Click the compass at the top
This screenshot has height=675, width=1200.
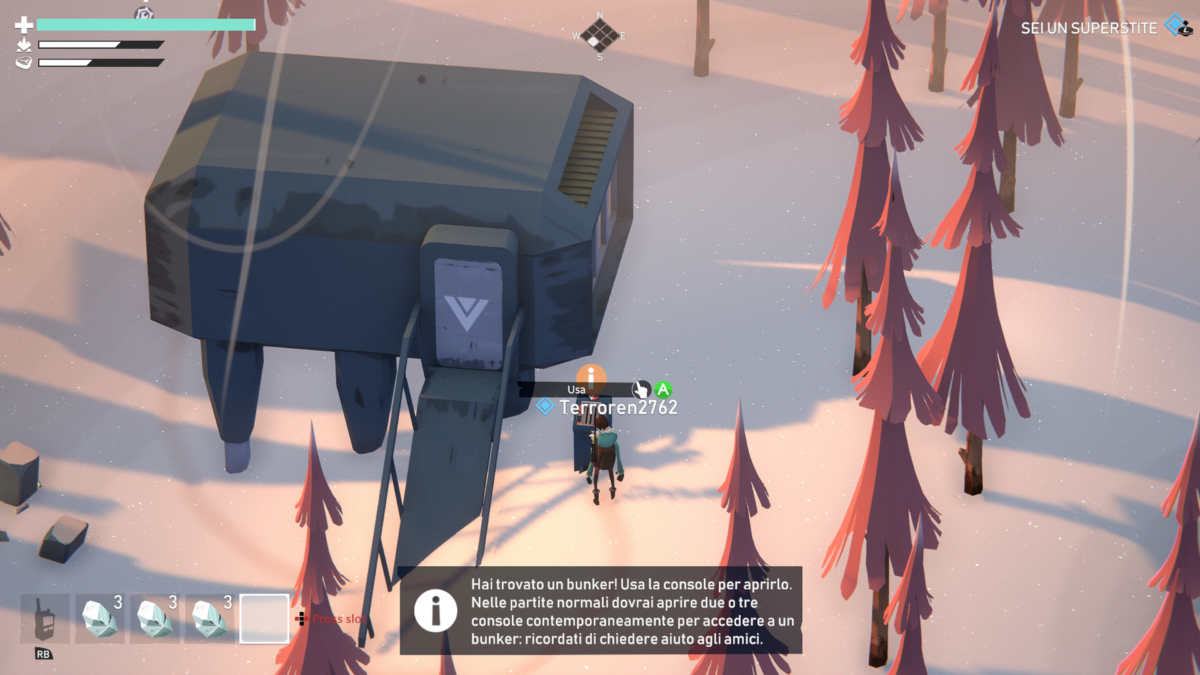pos(600,36)
